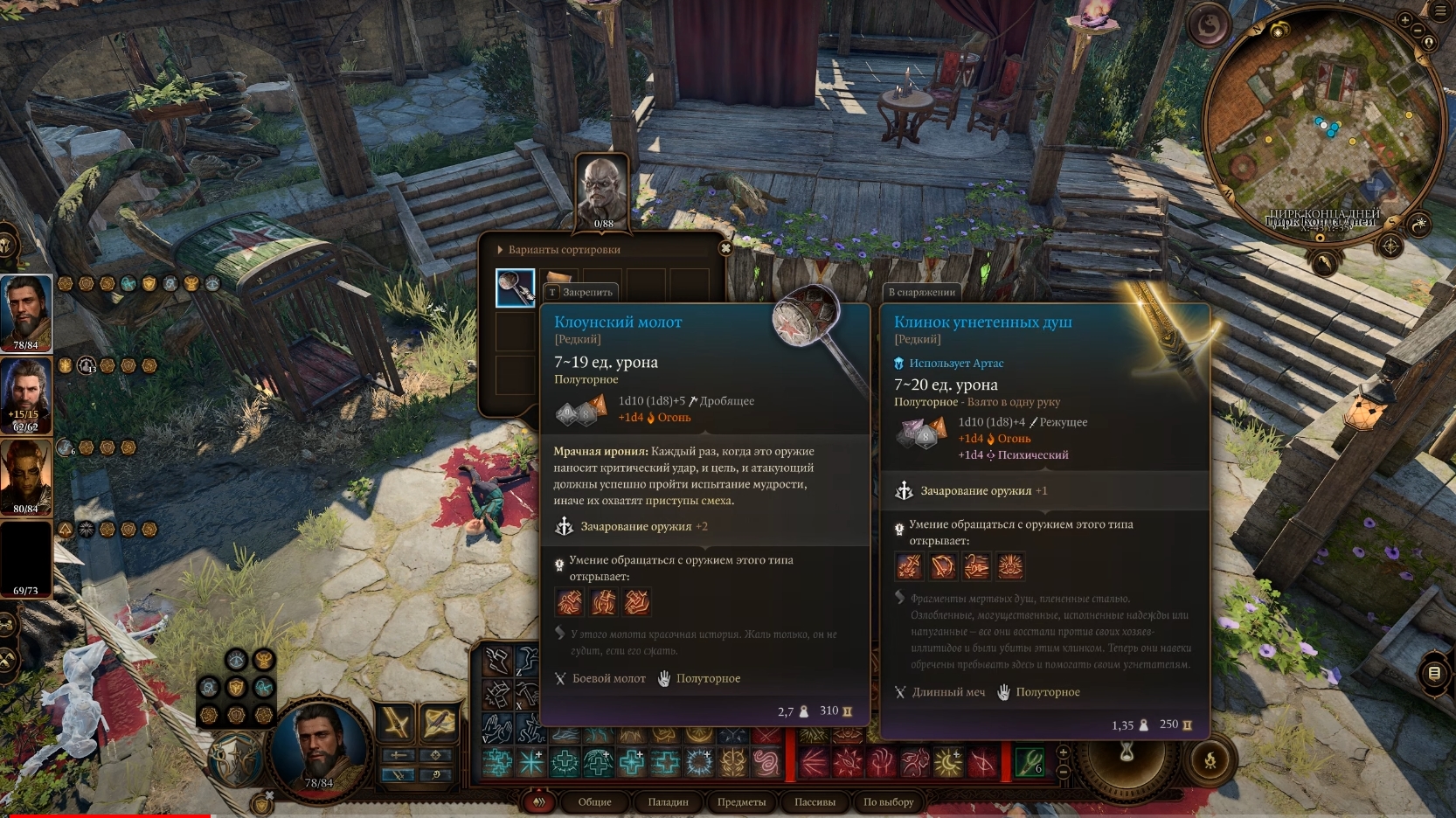Open the Предметы hotbar tab
1456x818 pixels.
(x=741, y=802)
